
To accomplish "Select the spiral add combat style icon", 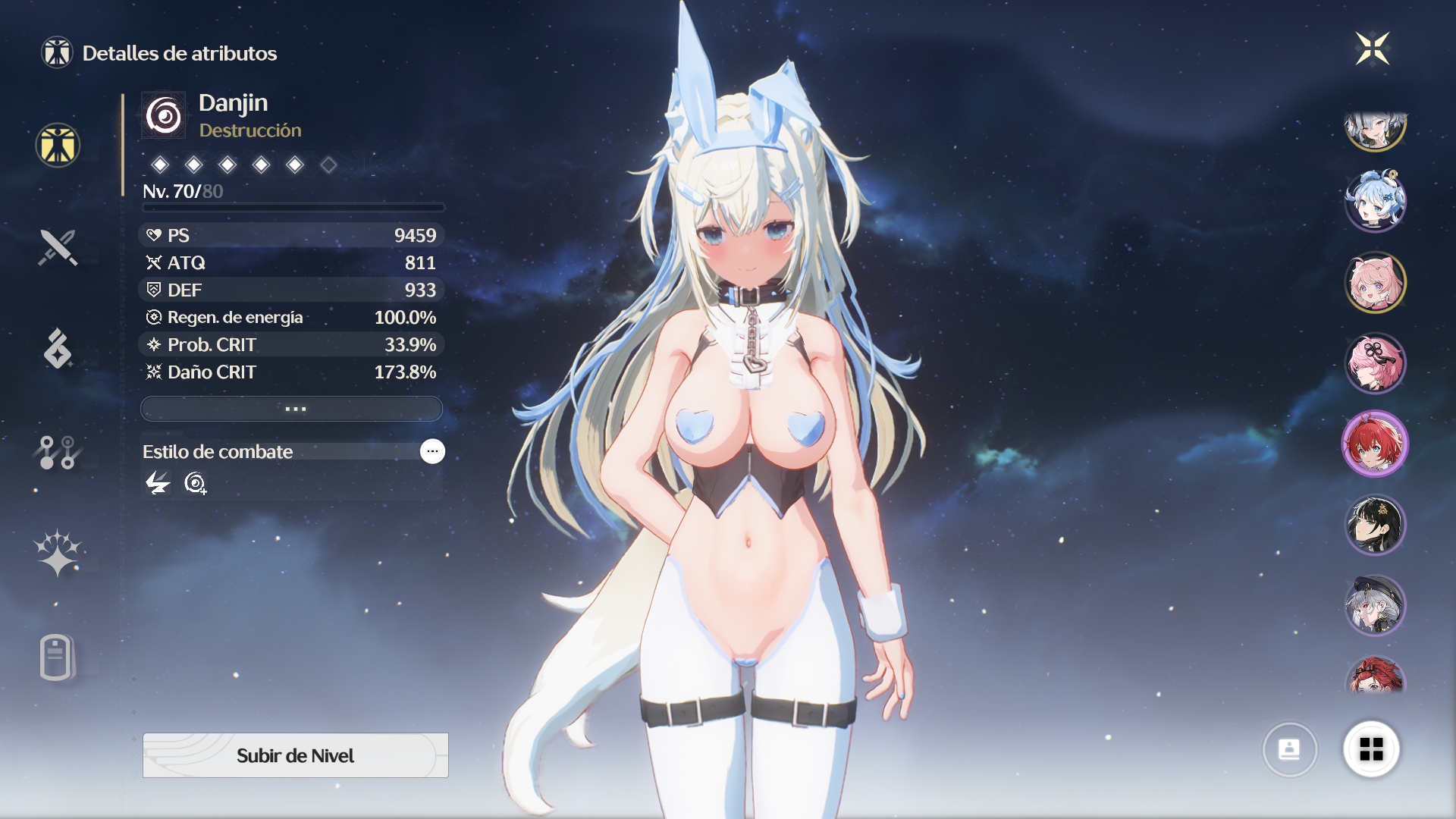I will click(x=195, y=483).
